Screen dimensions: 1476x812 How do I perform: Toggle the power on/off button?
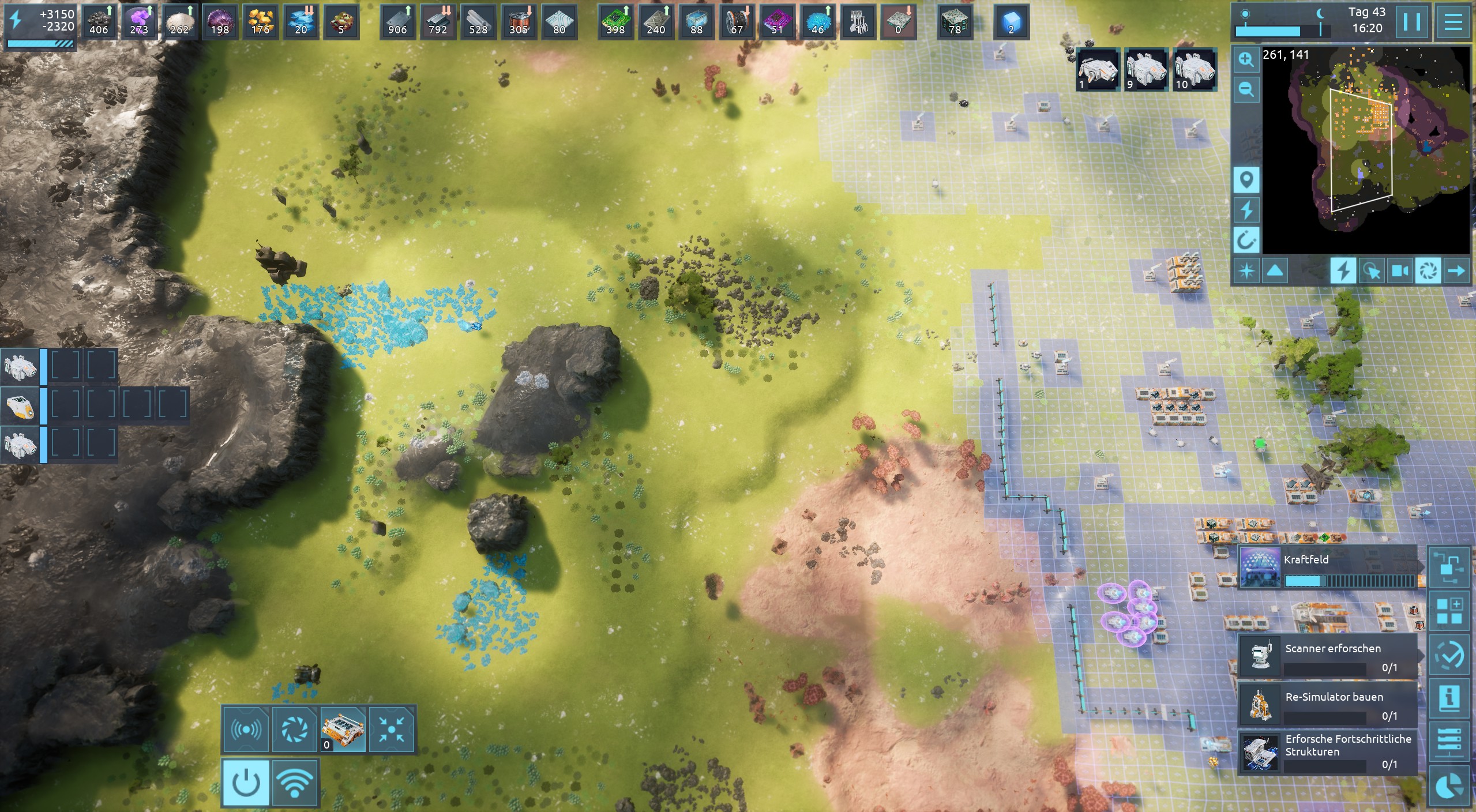(246, 783)
